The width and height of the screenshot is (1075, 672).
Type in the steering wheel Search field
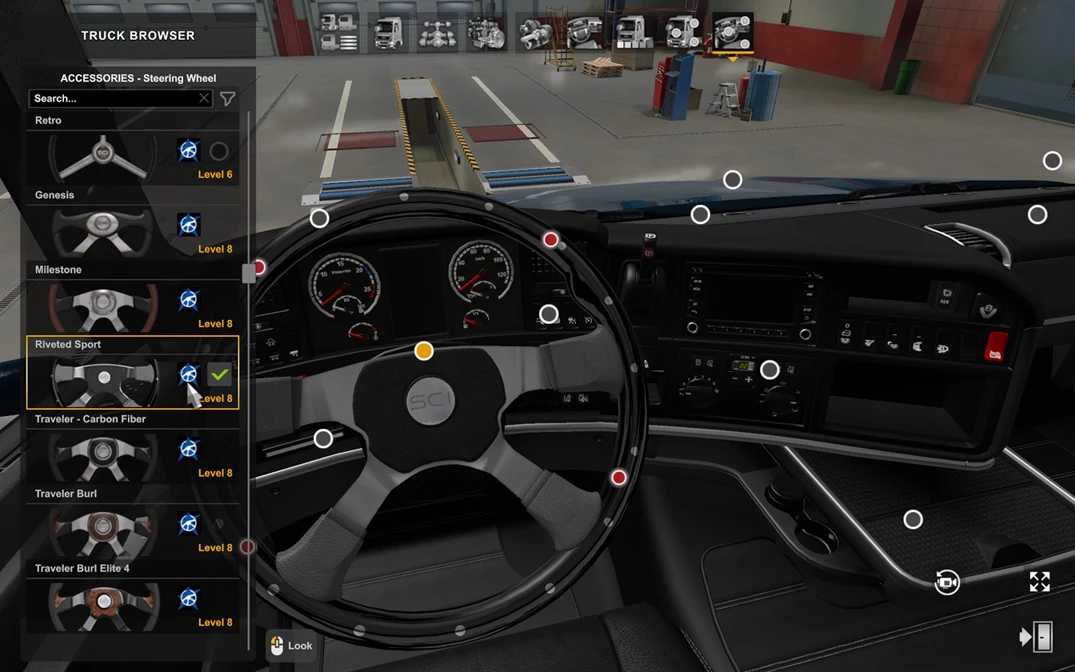(110, 98)
